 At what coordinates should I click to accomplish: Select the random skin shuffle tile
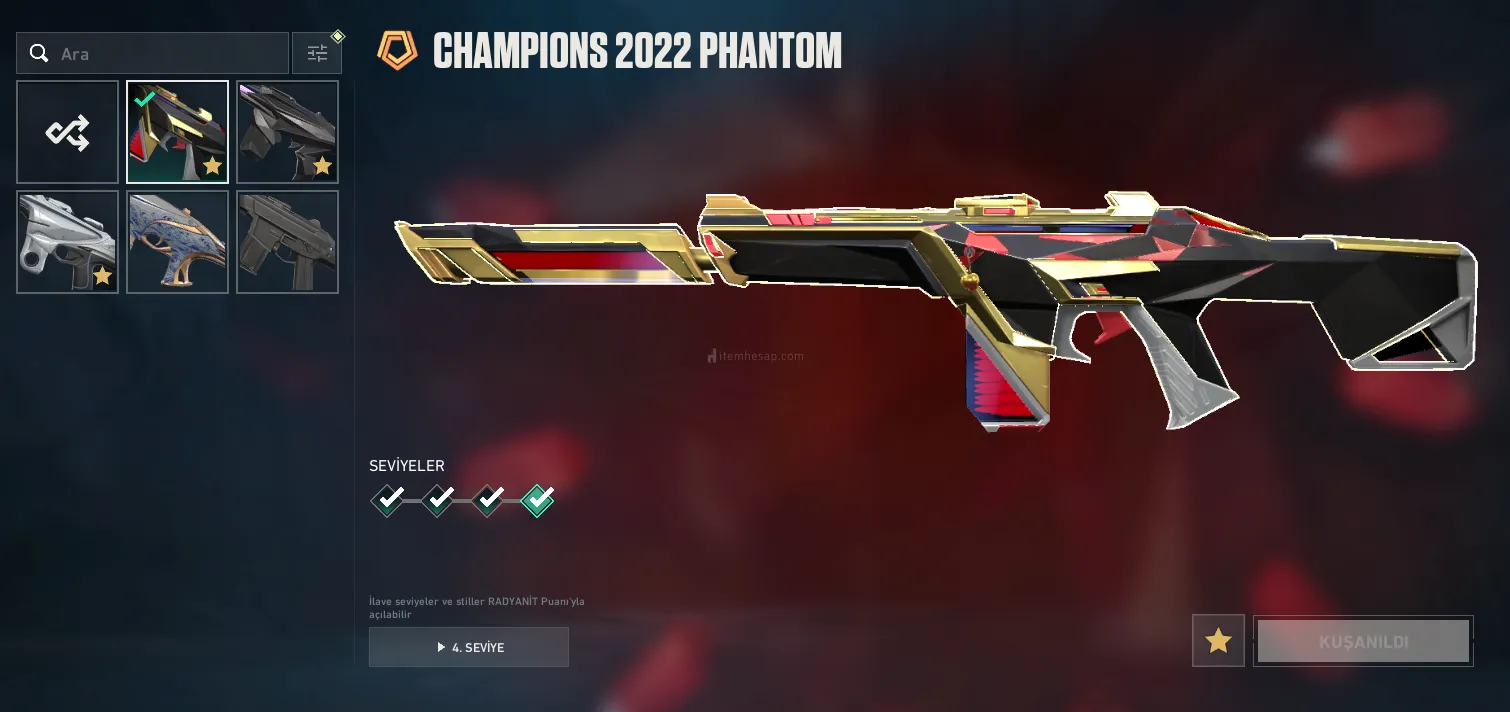coord(68,132)
